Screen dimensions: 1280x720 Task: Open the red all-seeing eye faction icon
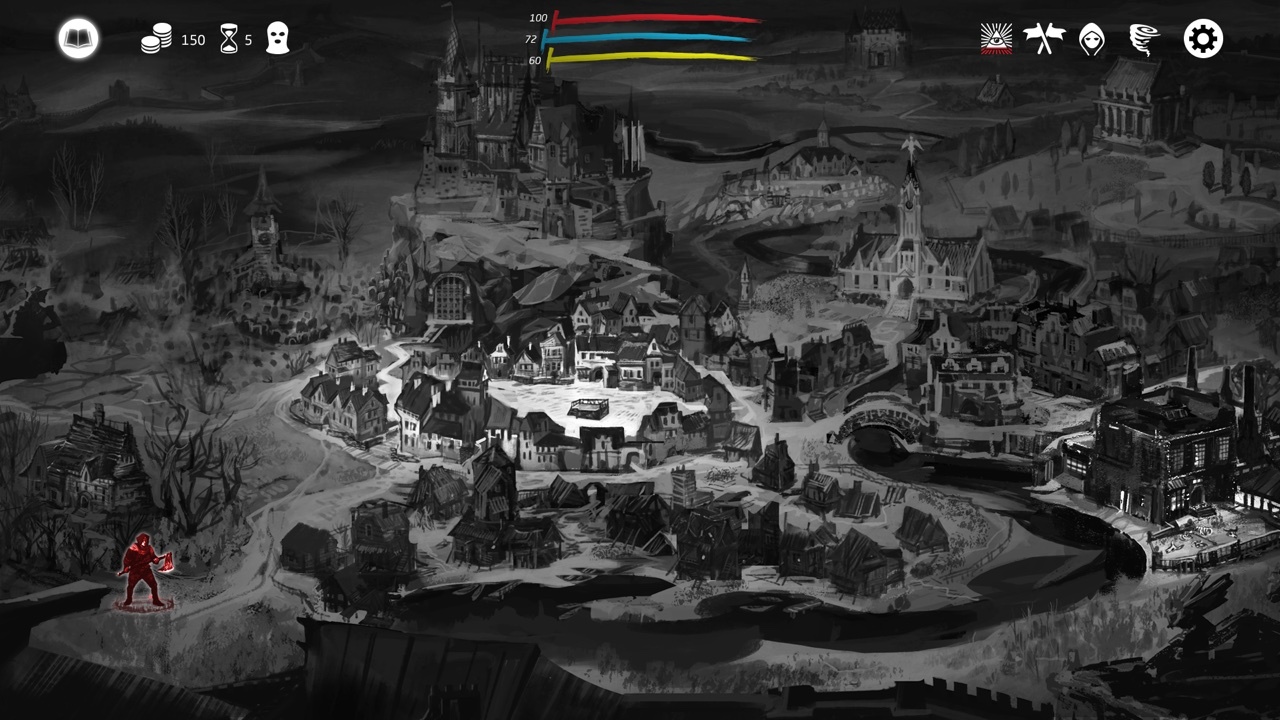pos(995,40)
